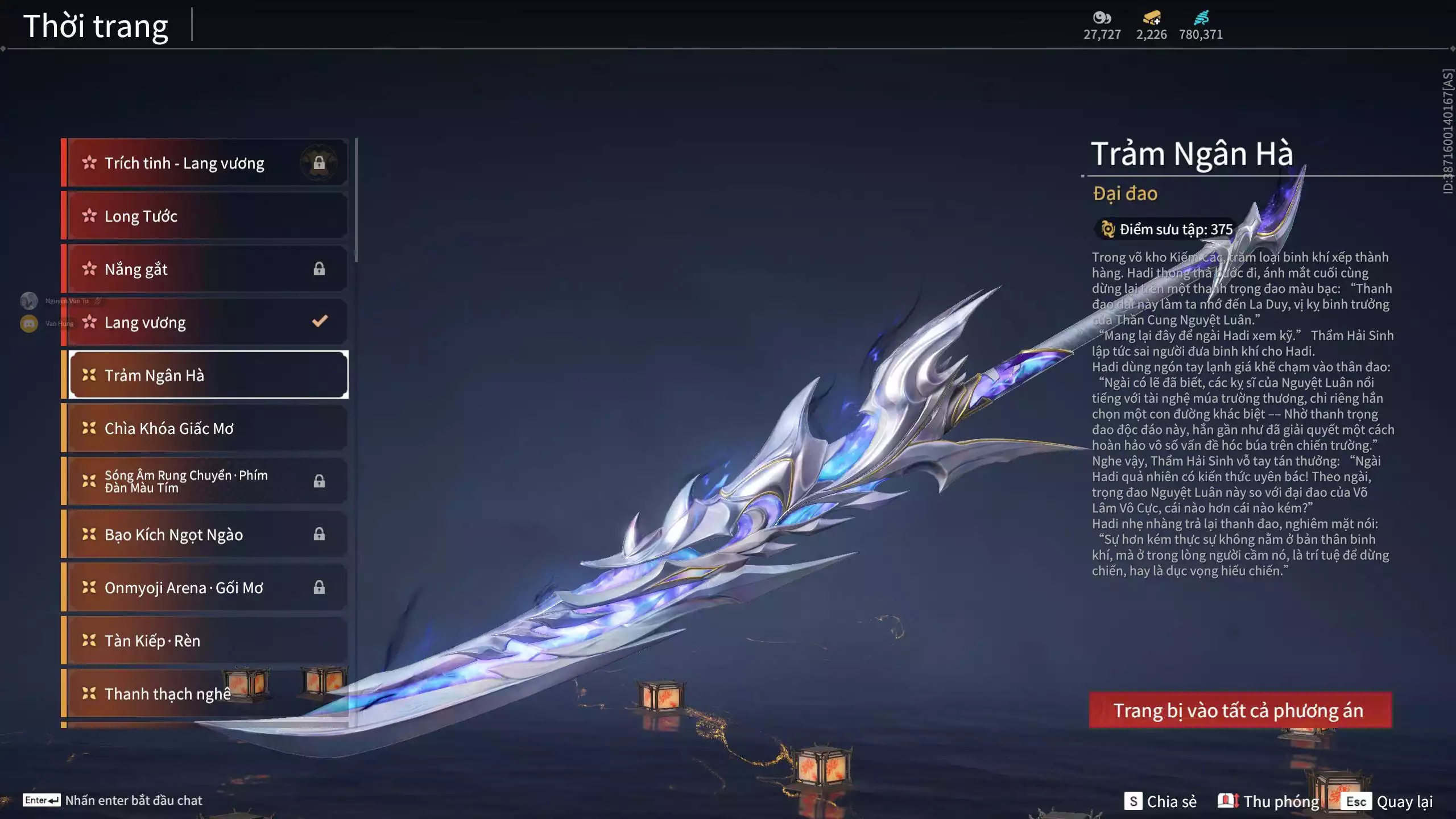
Task: Select the locked Nắng gắt skin
Action: pyautogui.click(x=207, y=269)
